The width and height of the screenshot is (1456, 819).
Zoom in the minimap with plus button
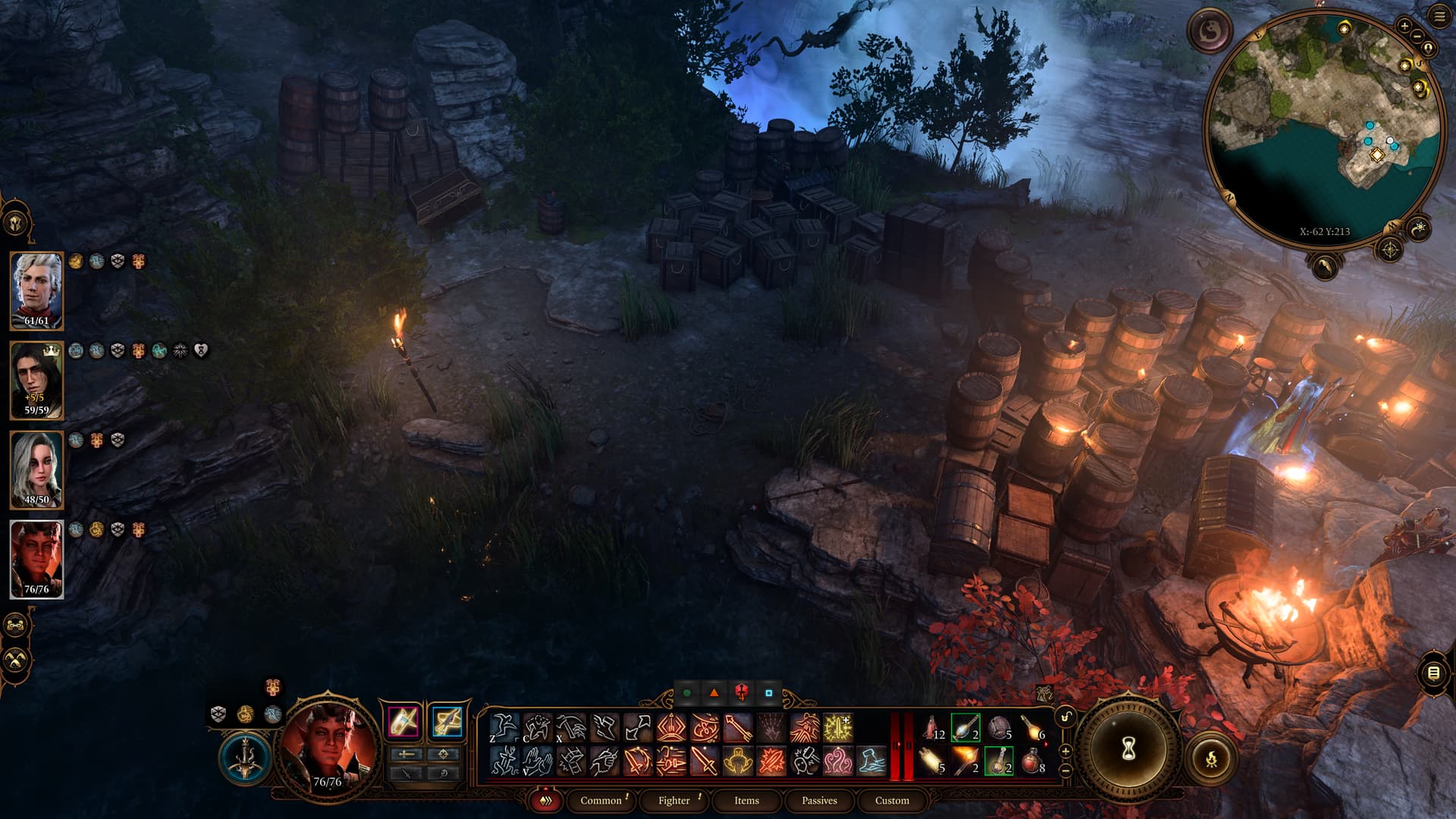pos(1404,26)
